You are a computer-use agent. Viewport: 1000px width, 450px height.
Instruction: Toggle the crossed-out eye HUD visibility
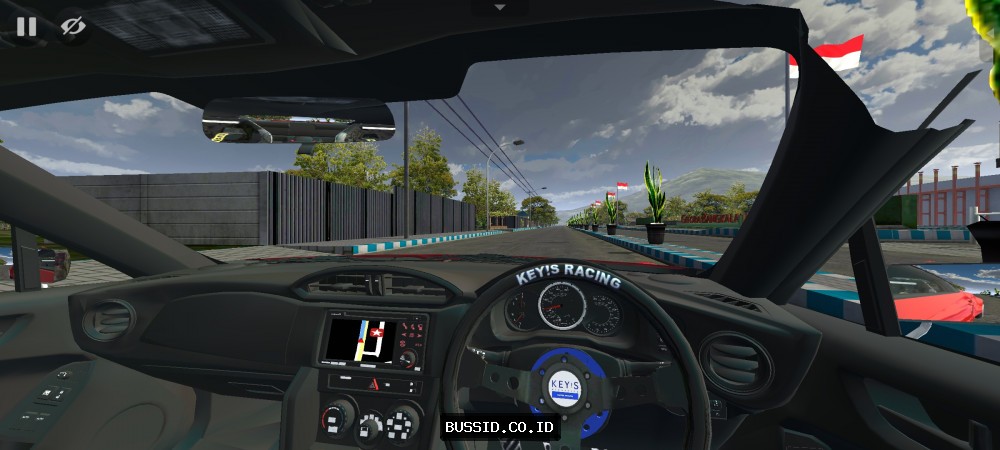point(72,26)
